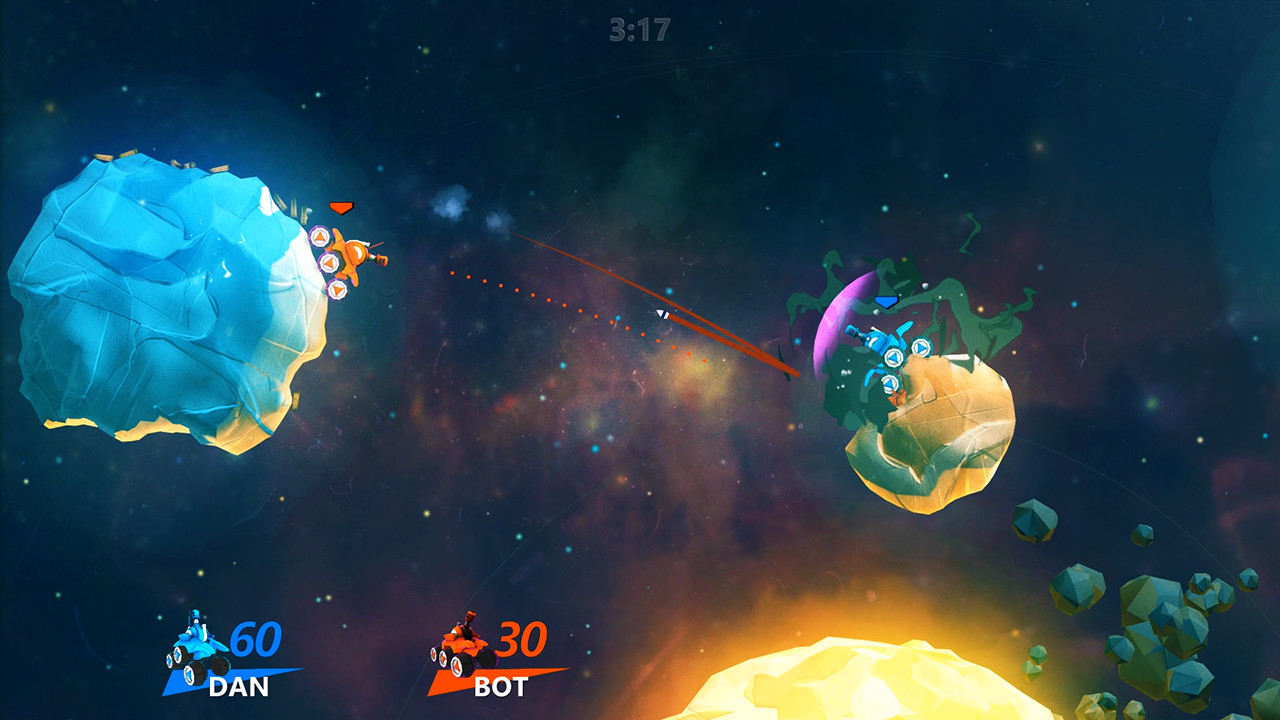Toggle the blue arrow marker above the blue rover
The image size is (1280, 720).
[886, 300]
